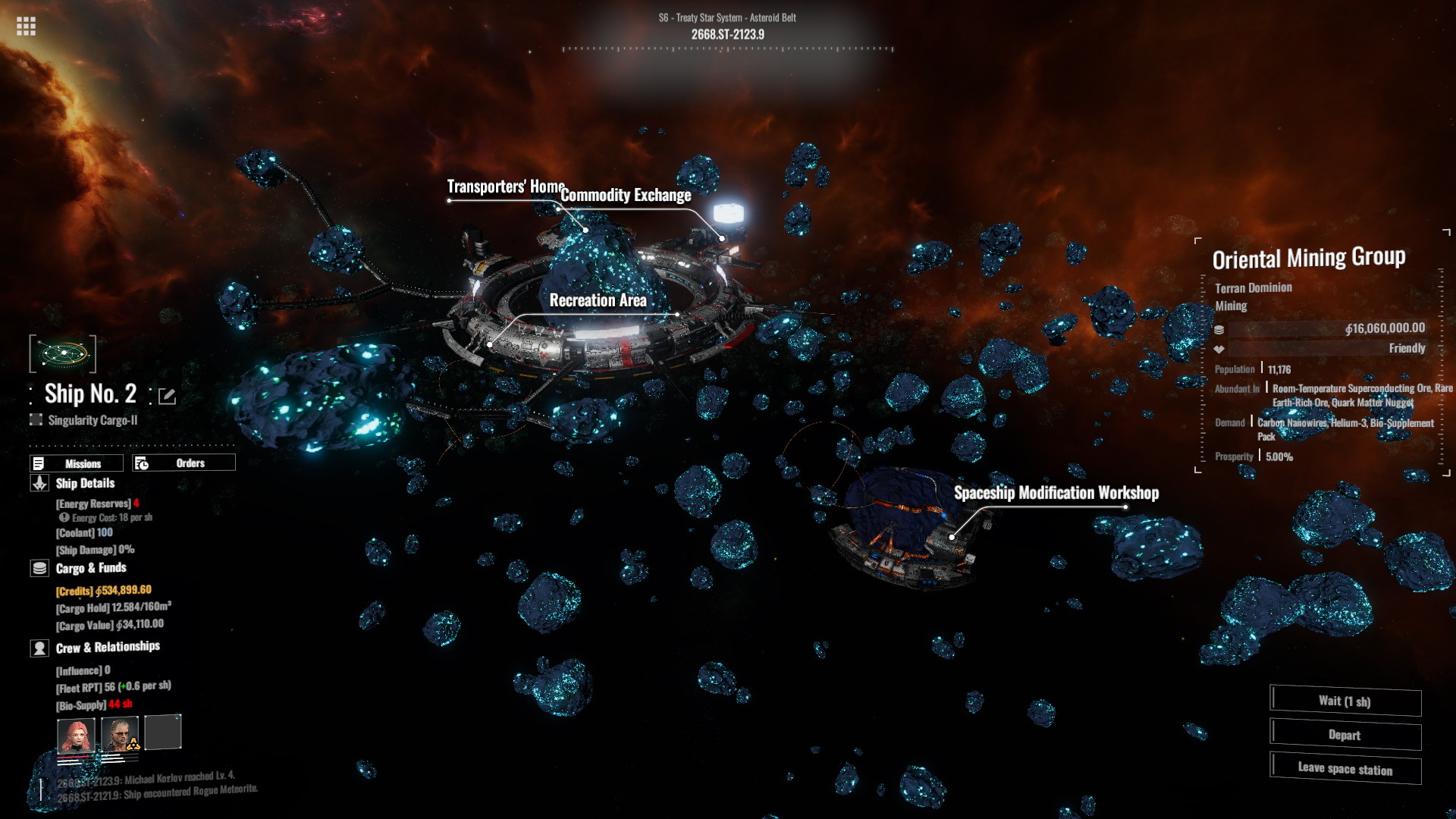This screenshot has height=819, width=1456.
Task: Go to the Recreation Area
Action: [598, 300]
